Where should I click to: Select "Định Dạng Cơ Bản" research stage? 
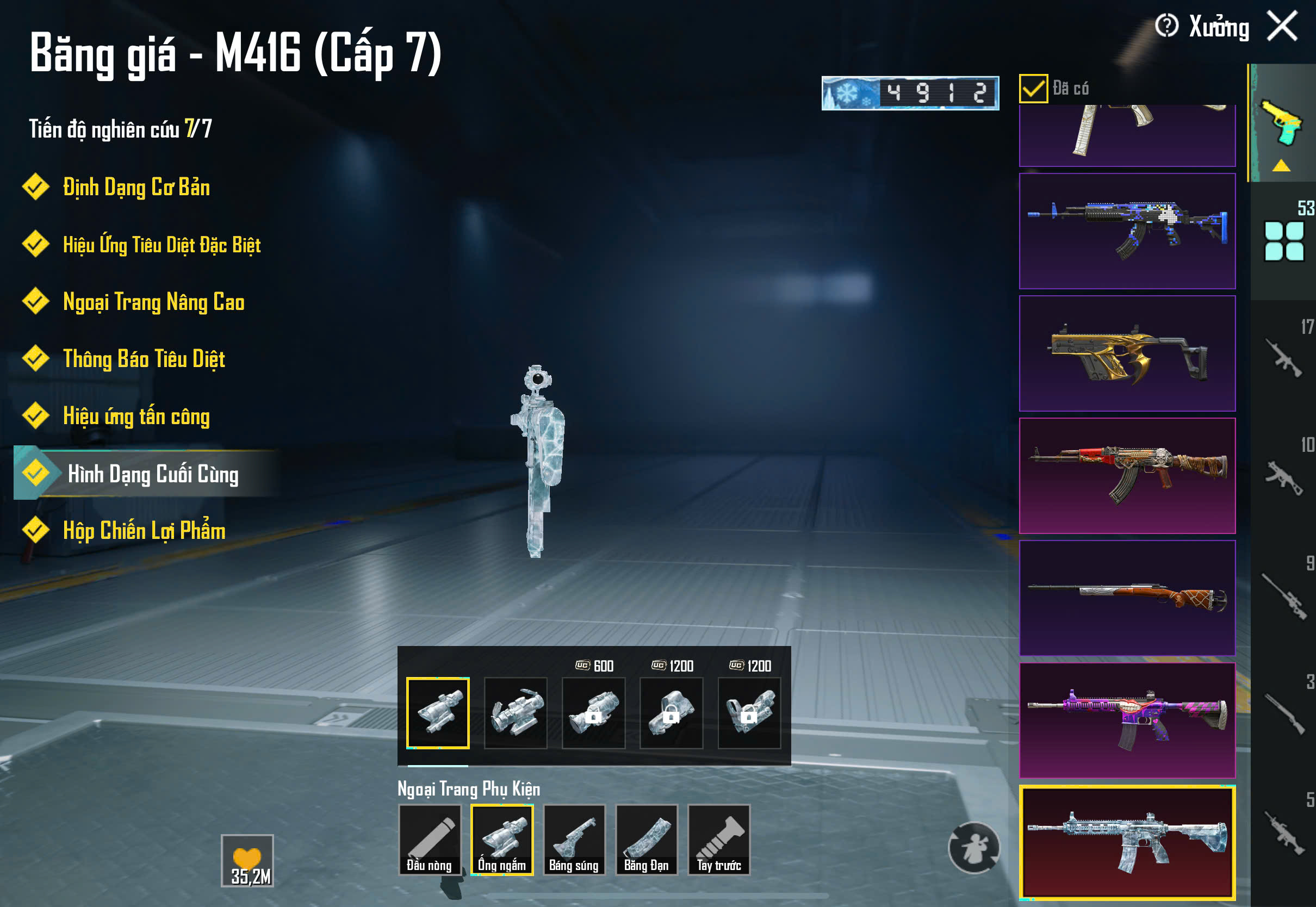136,188
